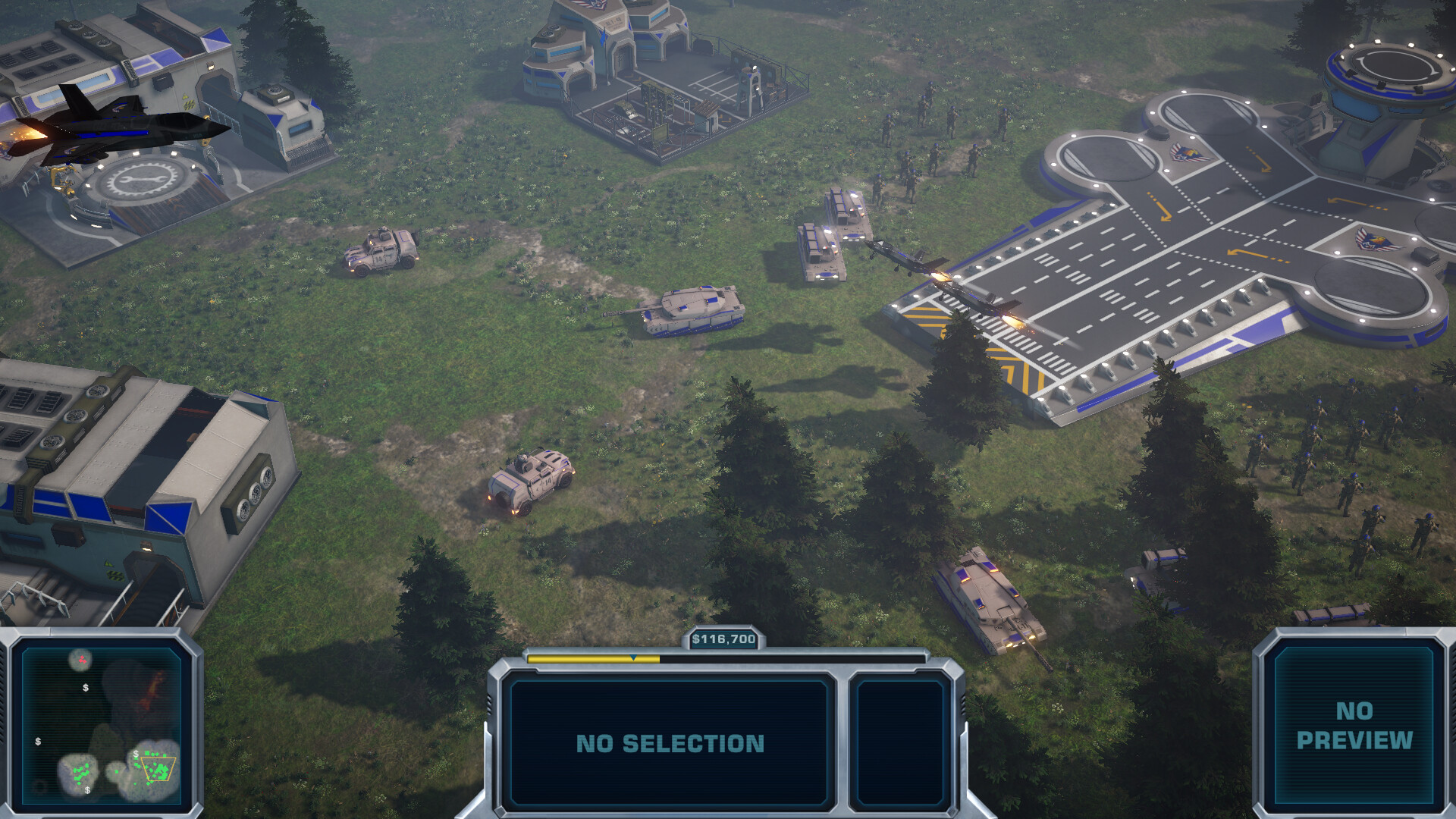Click the red enemy marker on the minimap
1456x819 pixels.
[82, 661]
